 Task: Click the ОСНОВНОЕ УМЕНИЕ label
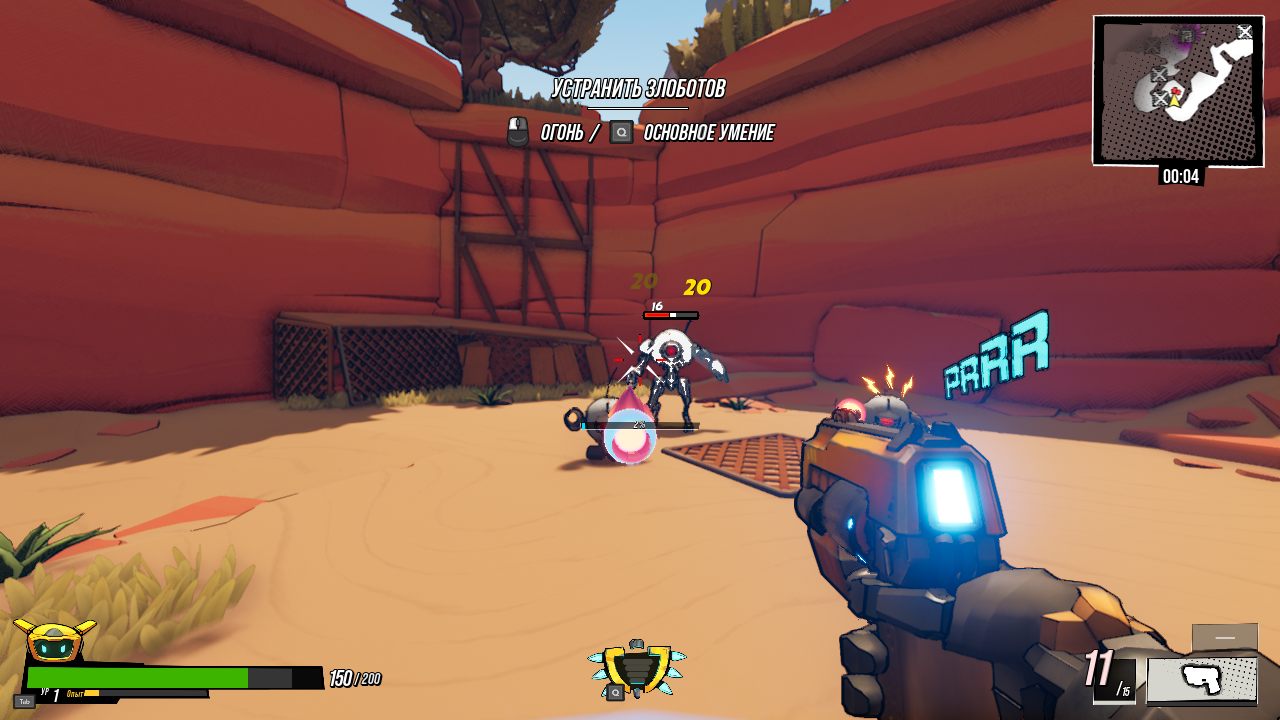[708, 131]
